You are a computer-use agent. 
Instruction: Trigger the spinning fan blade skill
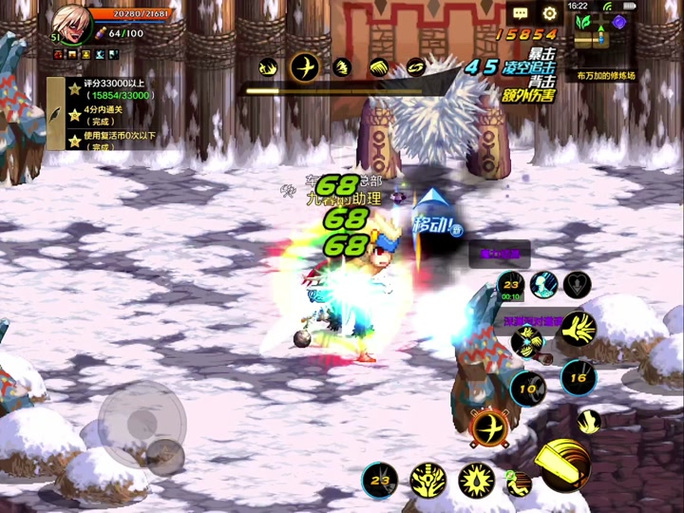pyautogui.click(x=526, y=342)
